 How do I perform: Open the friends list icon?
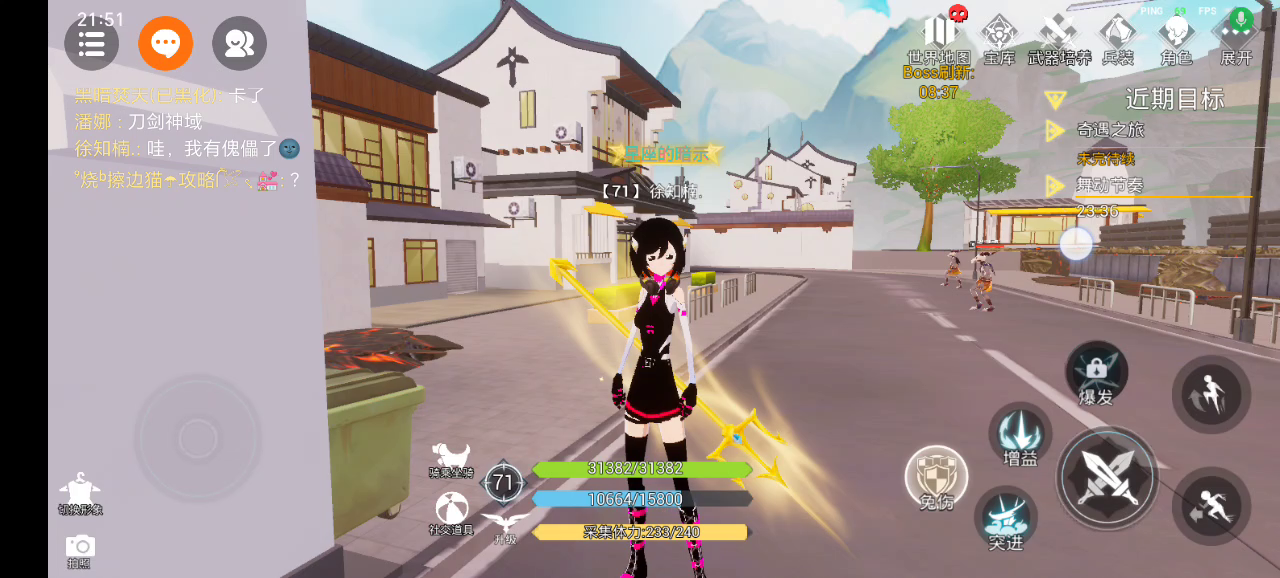(x=239, y=44)
